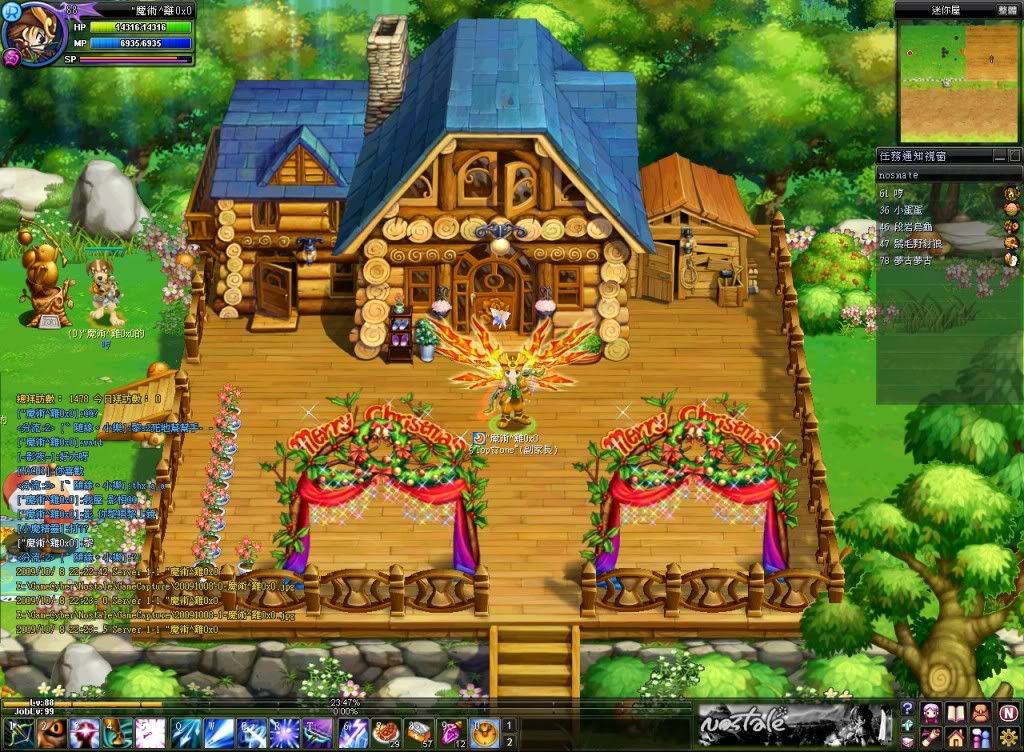1024x752 pixels.
Task: Open the book icon menu
Action: pyautogui.click(x=955, y=712)
